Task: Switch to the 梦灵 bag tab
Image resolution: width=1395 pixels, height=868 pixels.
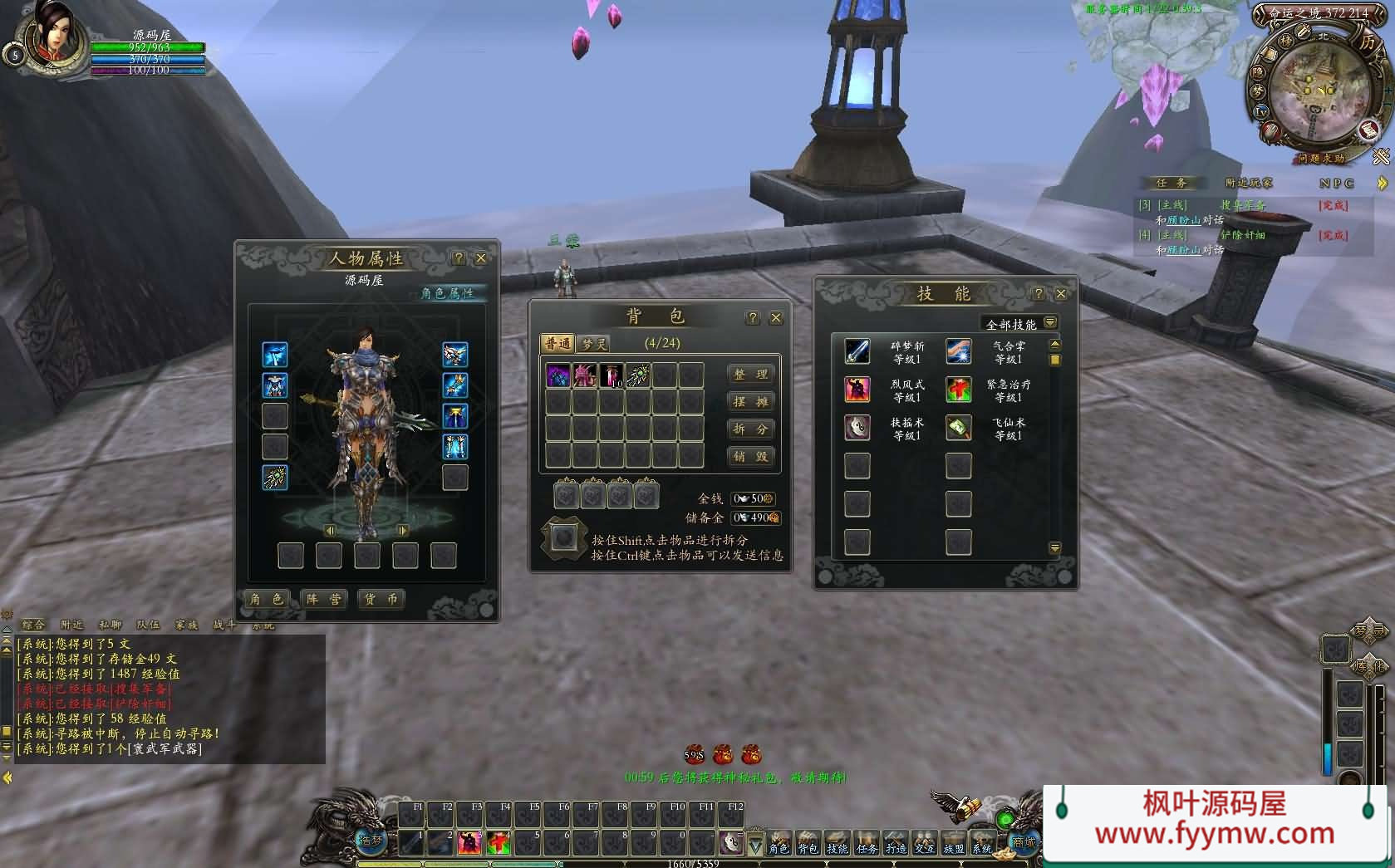Action: pyautogui.click(x=594, y=344)
